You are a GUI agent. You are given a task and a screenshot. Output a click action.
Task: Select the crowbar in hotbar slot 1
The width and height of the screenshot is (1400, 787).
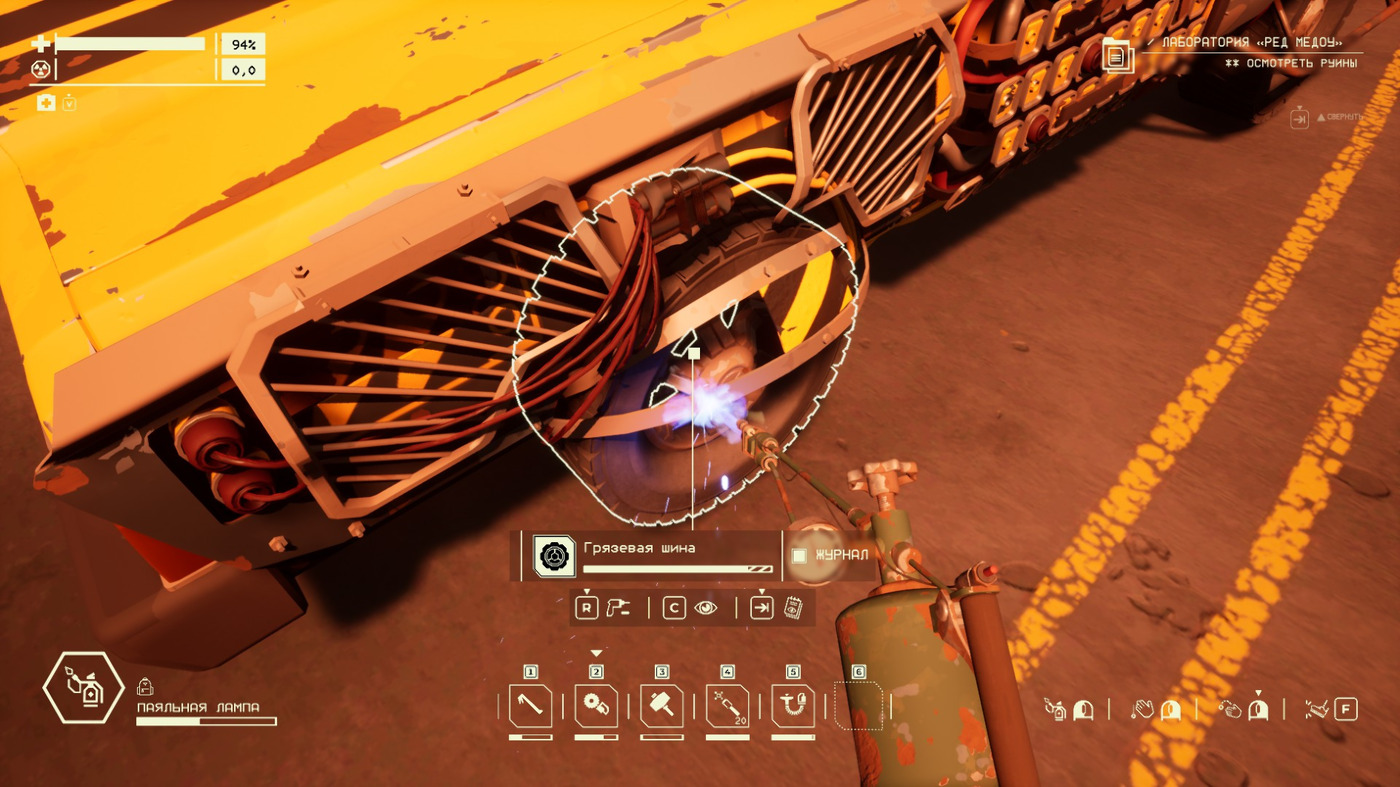click(x=530, y=706)
